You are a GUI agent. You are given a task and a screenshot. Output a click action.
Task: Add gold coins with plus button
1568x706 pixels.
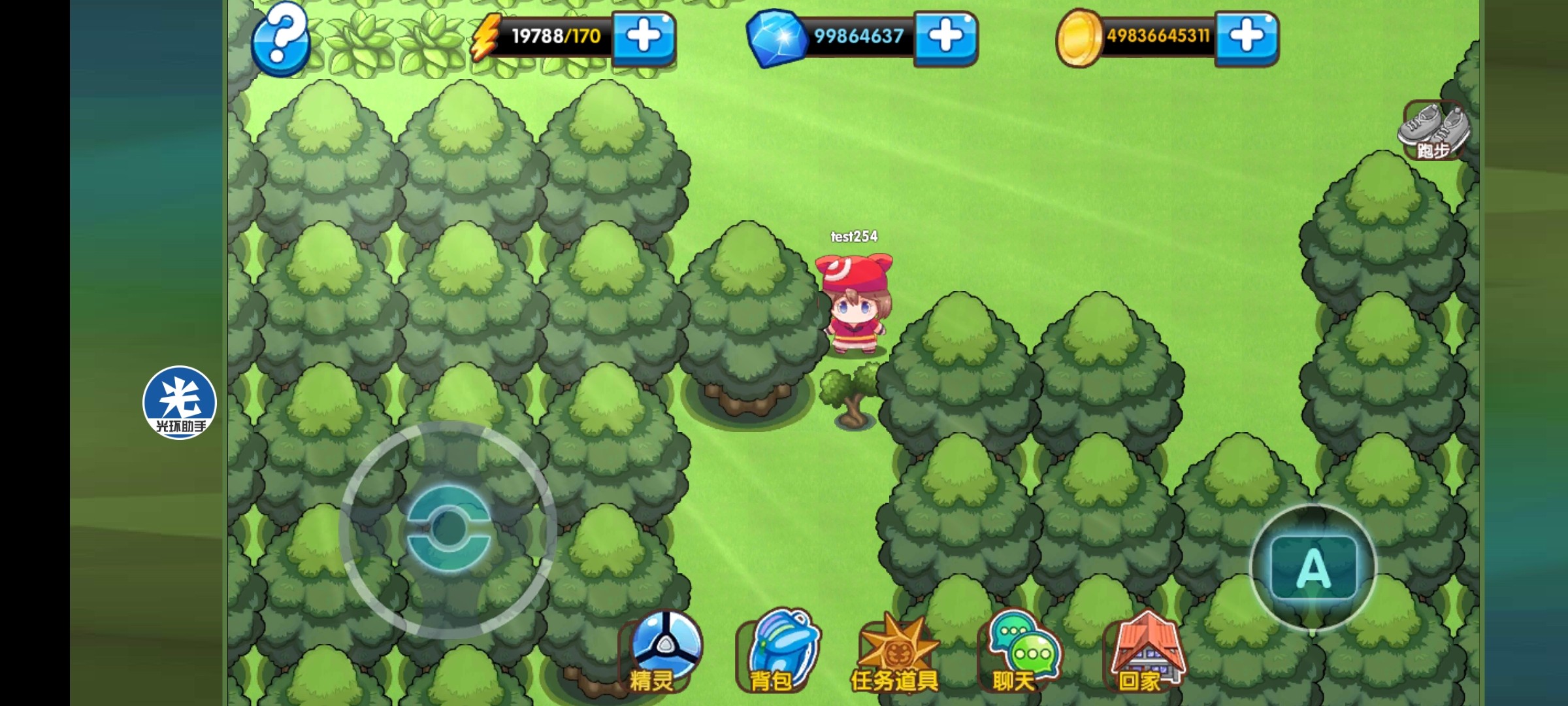tap(1247, 37)
